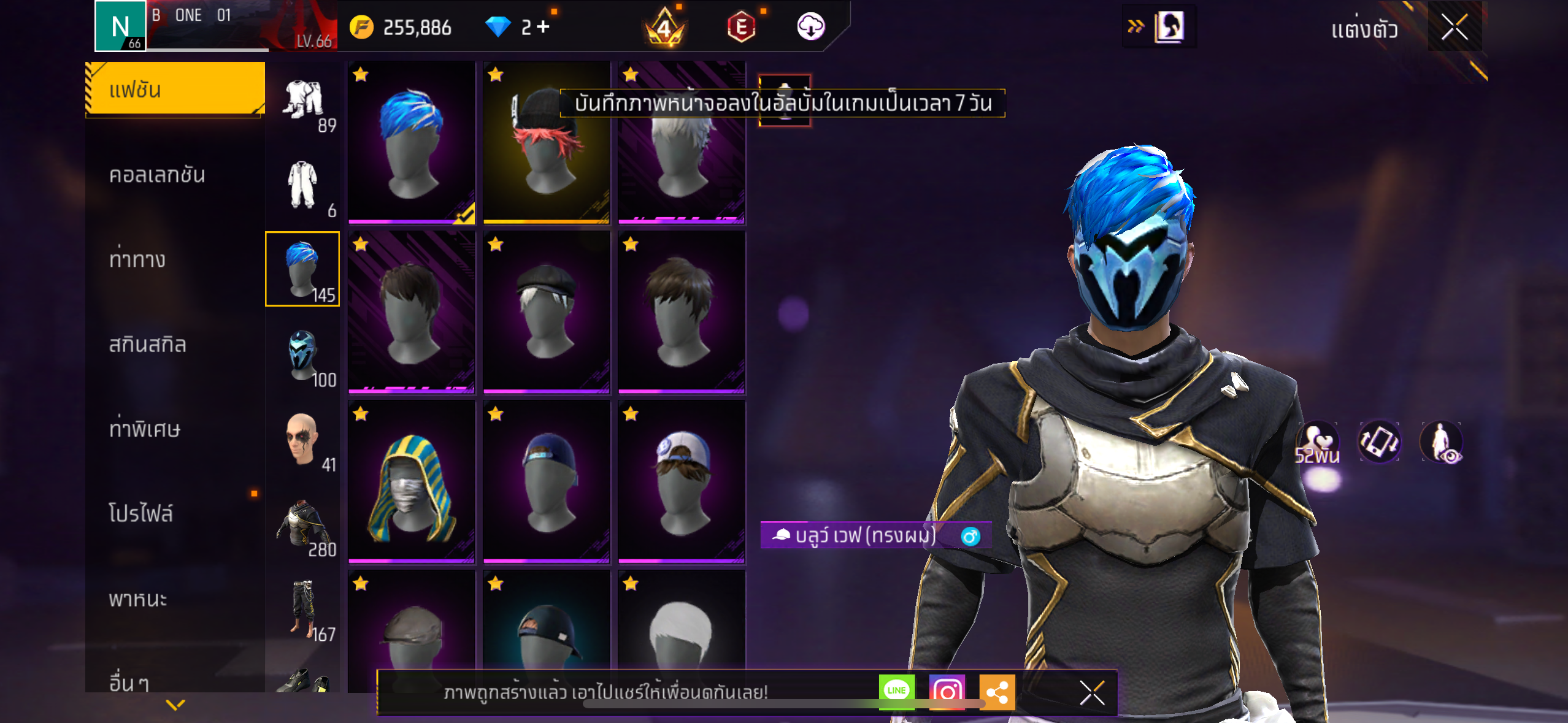1568x723 pixels.
Task: Dismiss the screenshot share banner
Action: [1092, 693]
